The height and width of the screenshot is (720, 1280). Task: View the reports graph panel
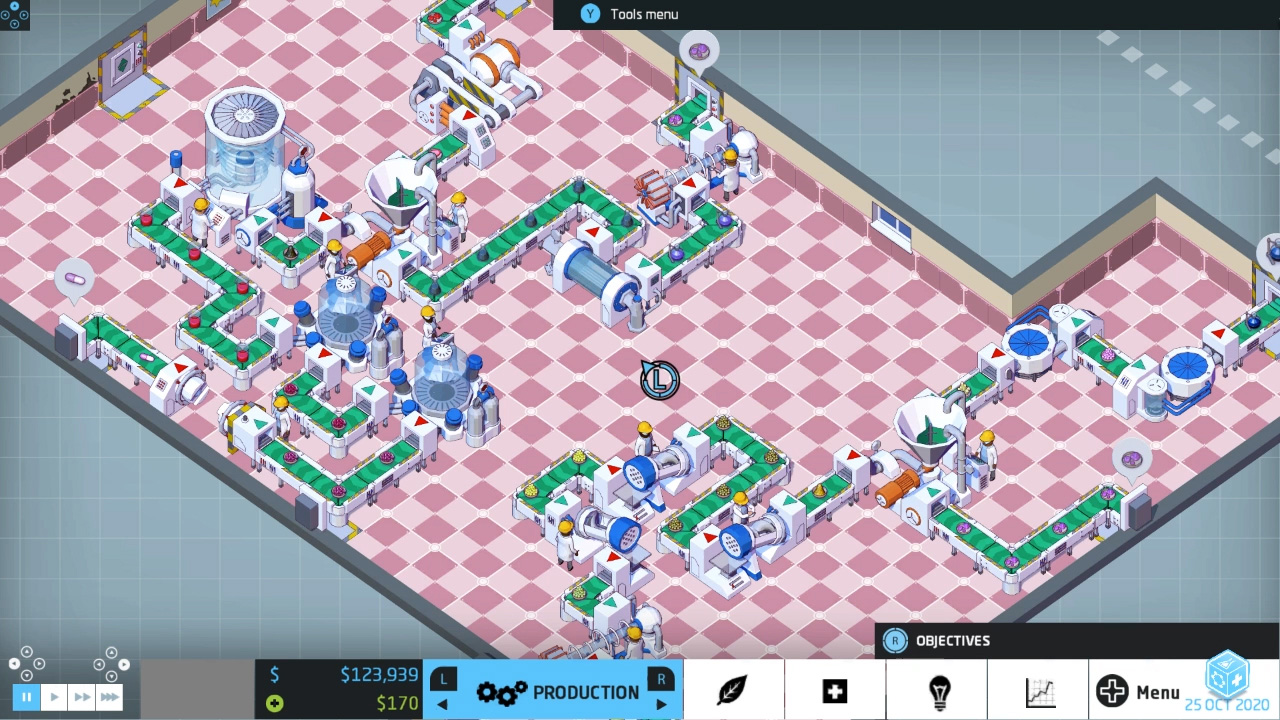coord(1040,690)
